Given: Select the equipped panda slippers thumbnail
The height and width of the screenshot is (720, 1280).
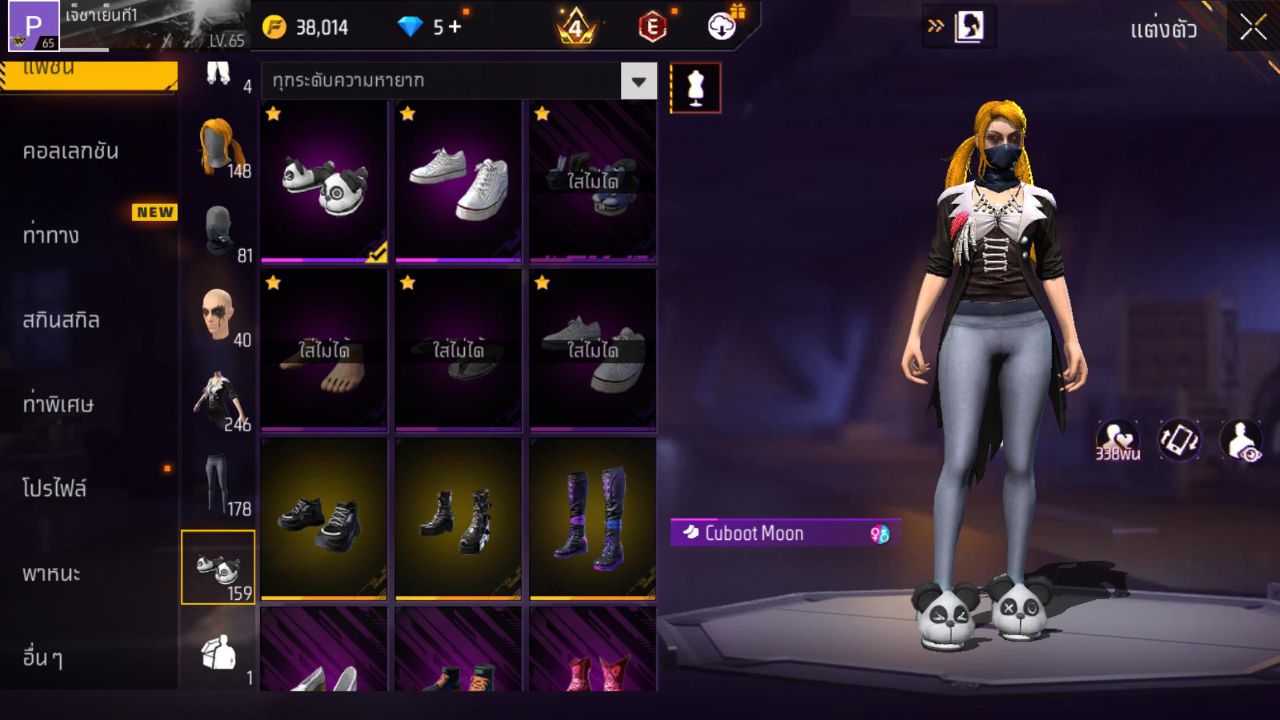Looking at the screenshot, I should (x=322, y=180).
